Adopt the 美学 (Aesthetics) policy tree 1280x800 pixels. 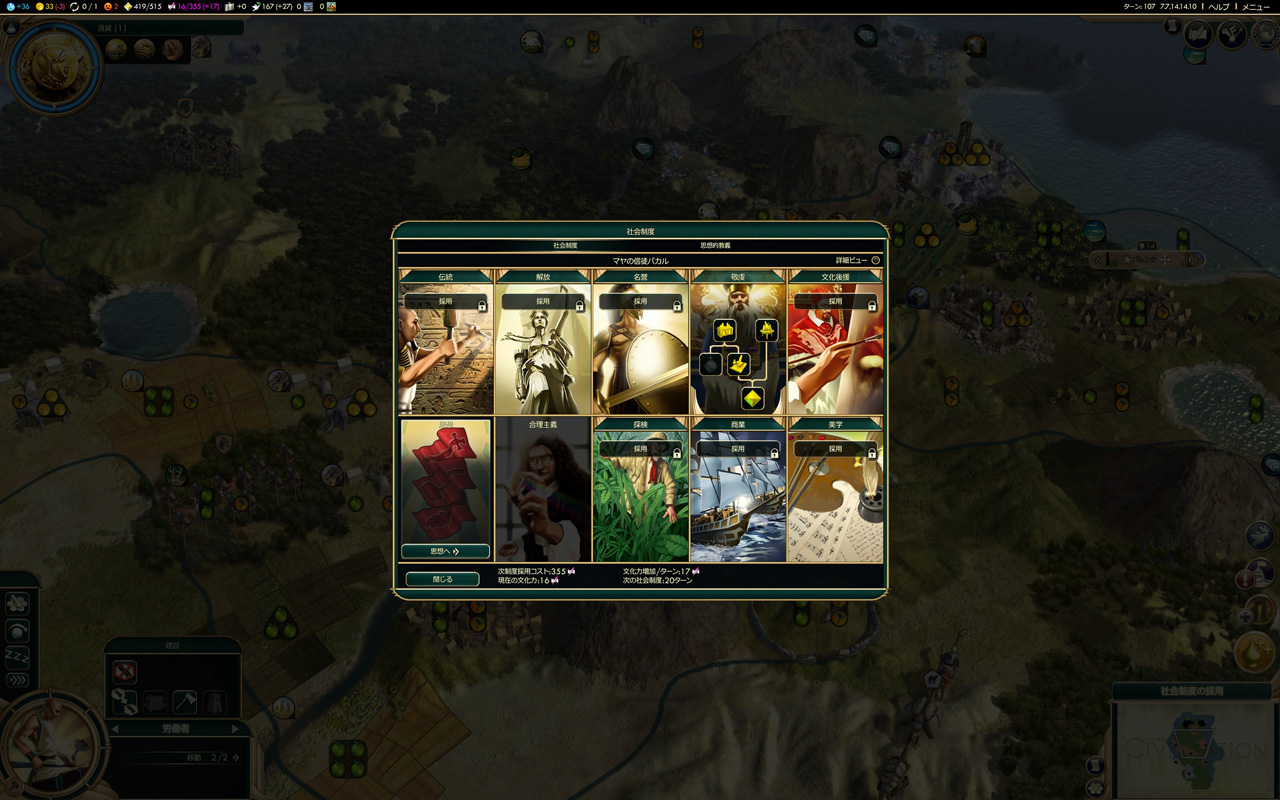(x=835, y=449)
